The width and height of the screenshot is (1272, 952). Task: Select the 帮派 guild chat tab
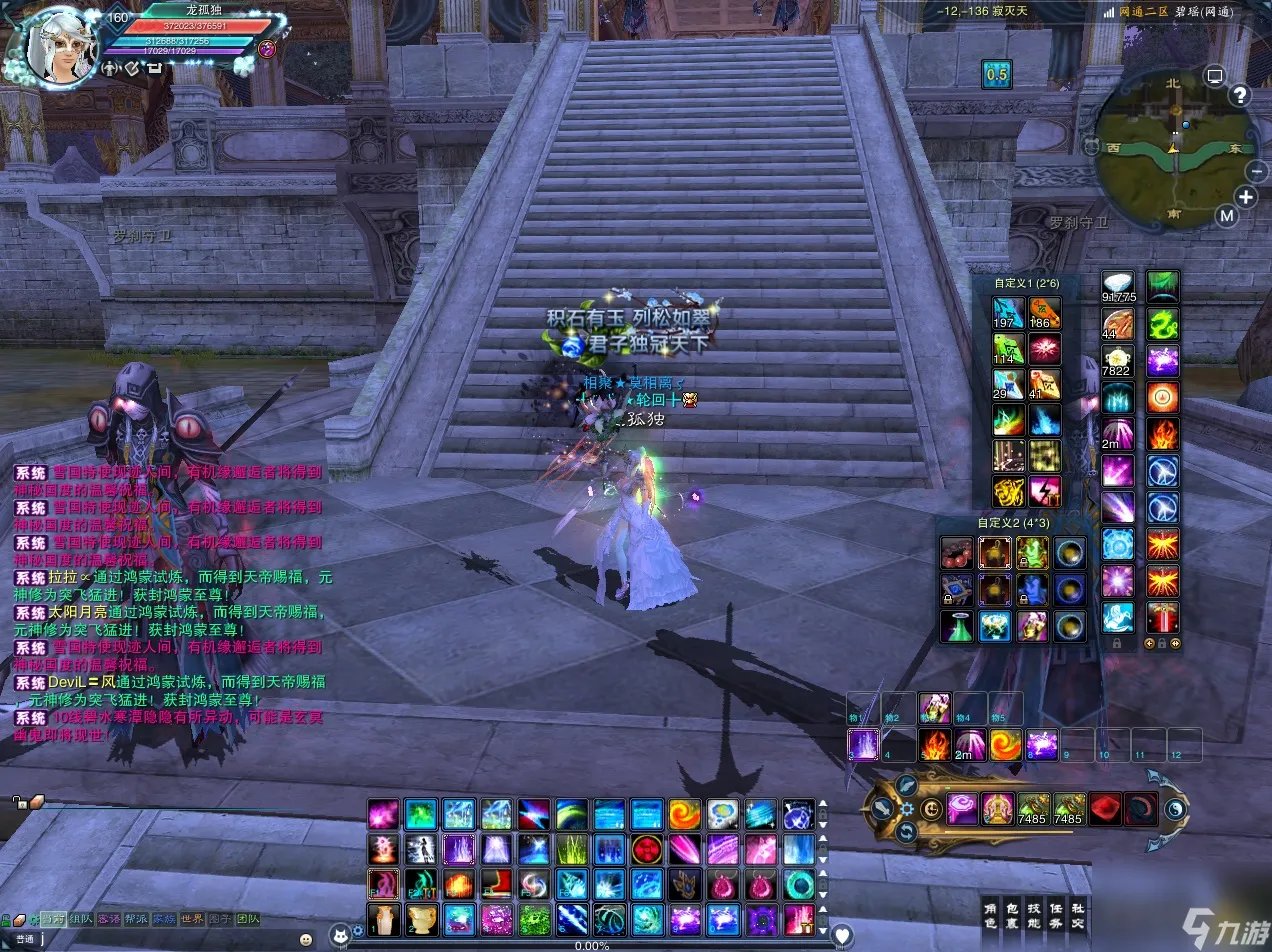pos(136,919)
